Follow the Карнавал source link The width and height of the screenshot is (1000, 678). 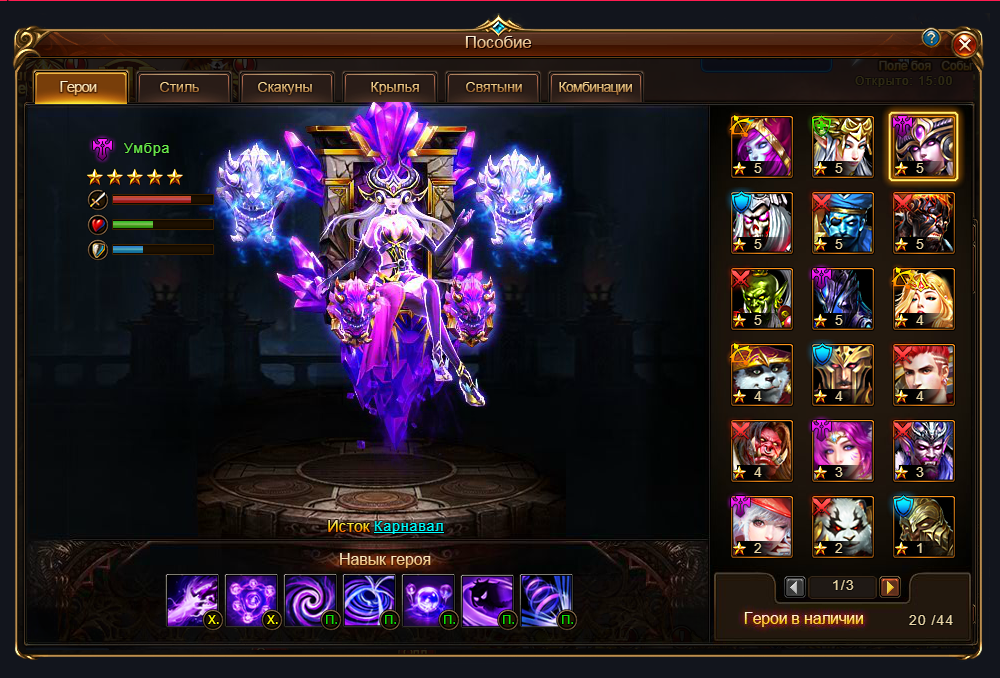click(408, 526)
